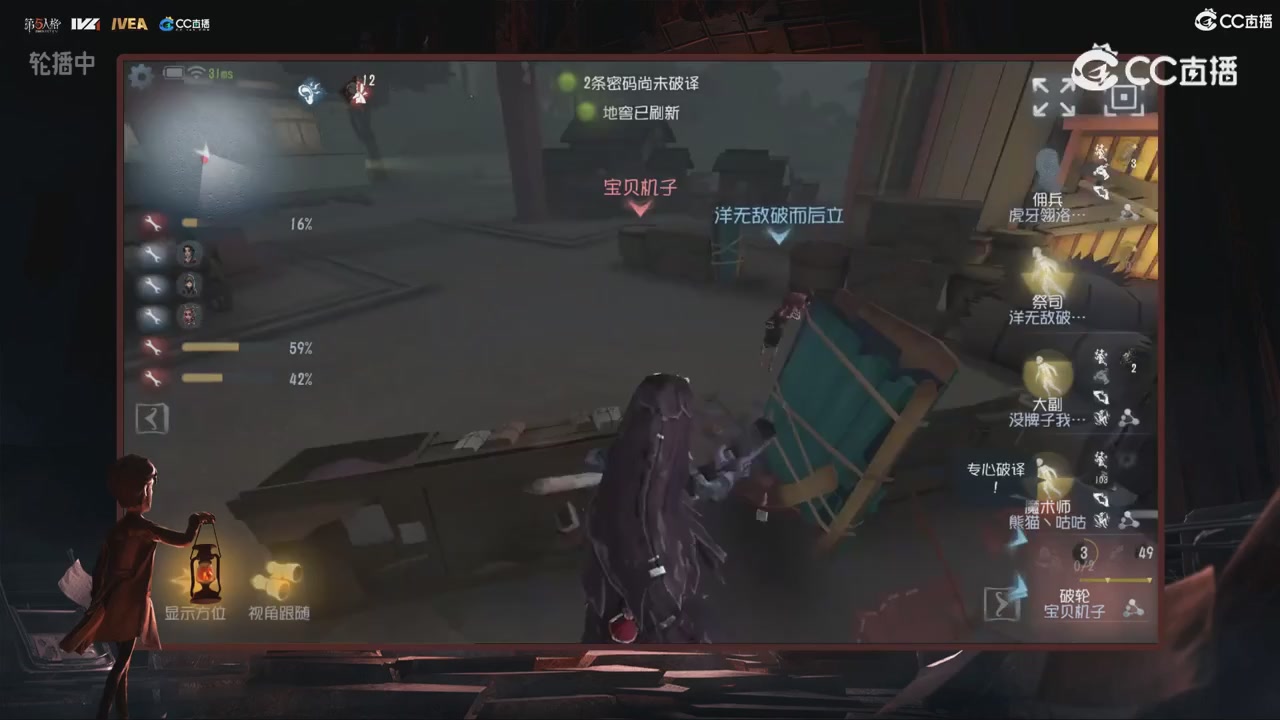Collapse the left cipher progress panel via arrow
1280x720 pixels.
click(152, 418)
